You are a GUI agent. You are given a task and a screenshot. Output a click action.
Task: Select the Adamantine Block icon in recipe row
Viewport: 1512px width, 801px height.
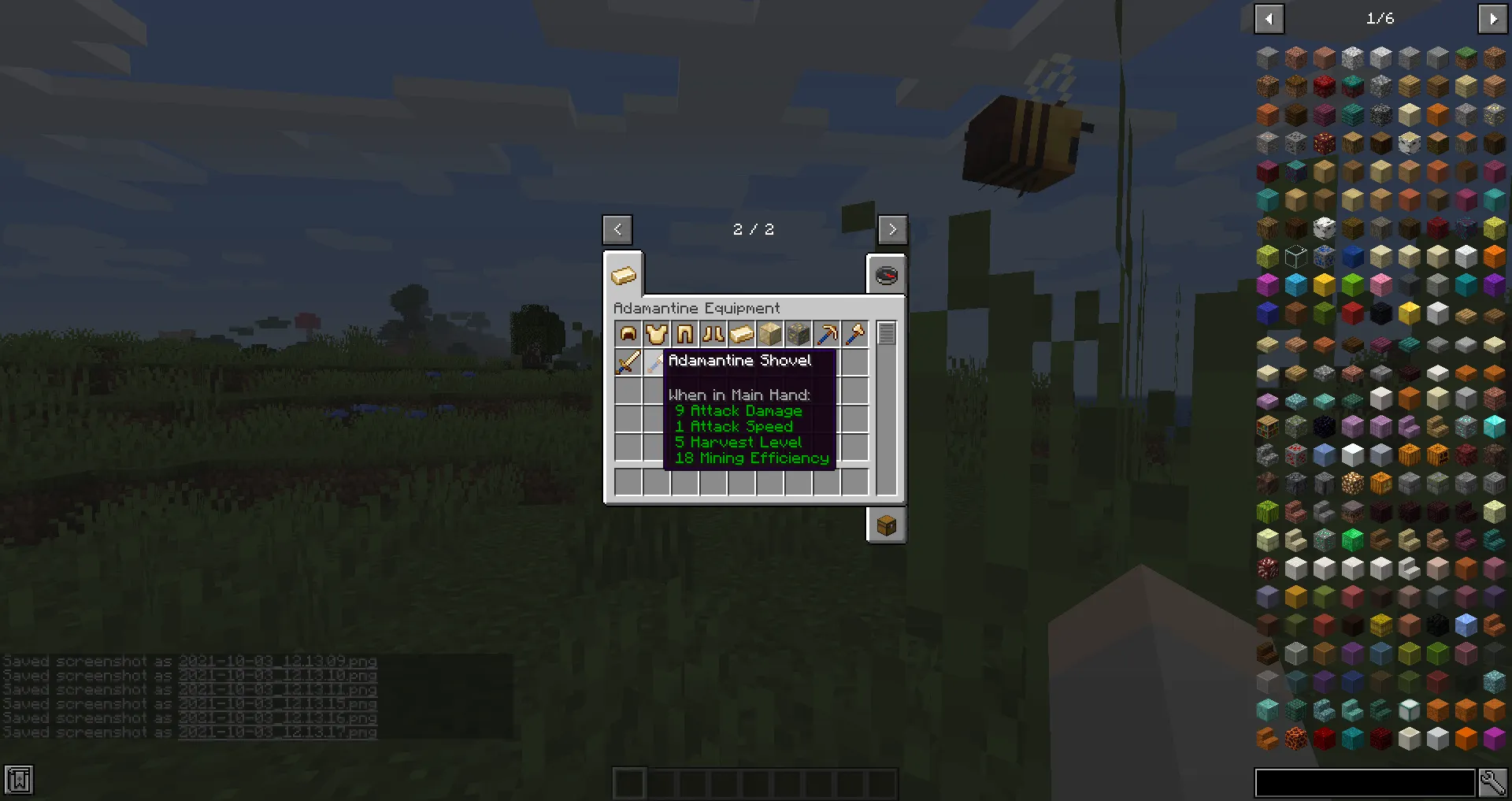(769, 334)
